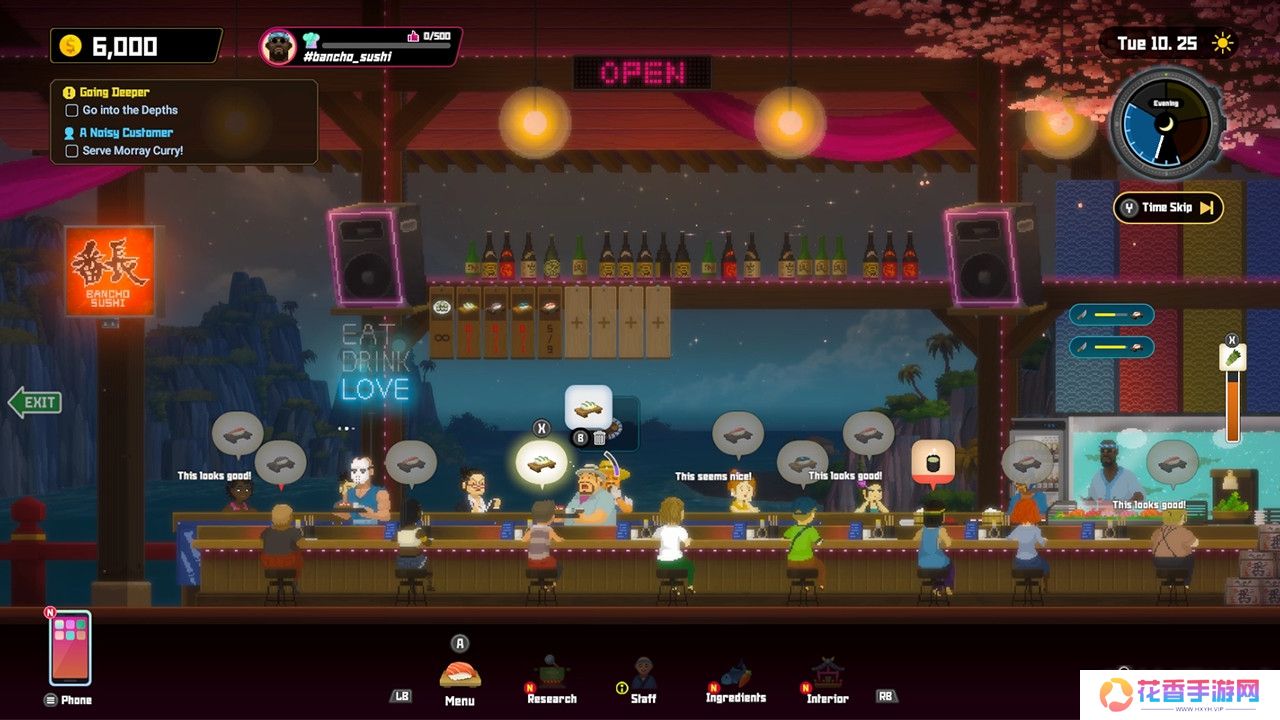Screen dimensions: 1280x720
Task: Select the Going Deeper quest entry
Action: pyautogui.click(x=113, y=92)
